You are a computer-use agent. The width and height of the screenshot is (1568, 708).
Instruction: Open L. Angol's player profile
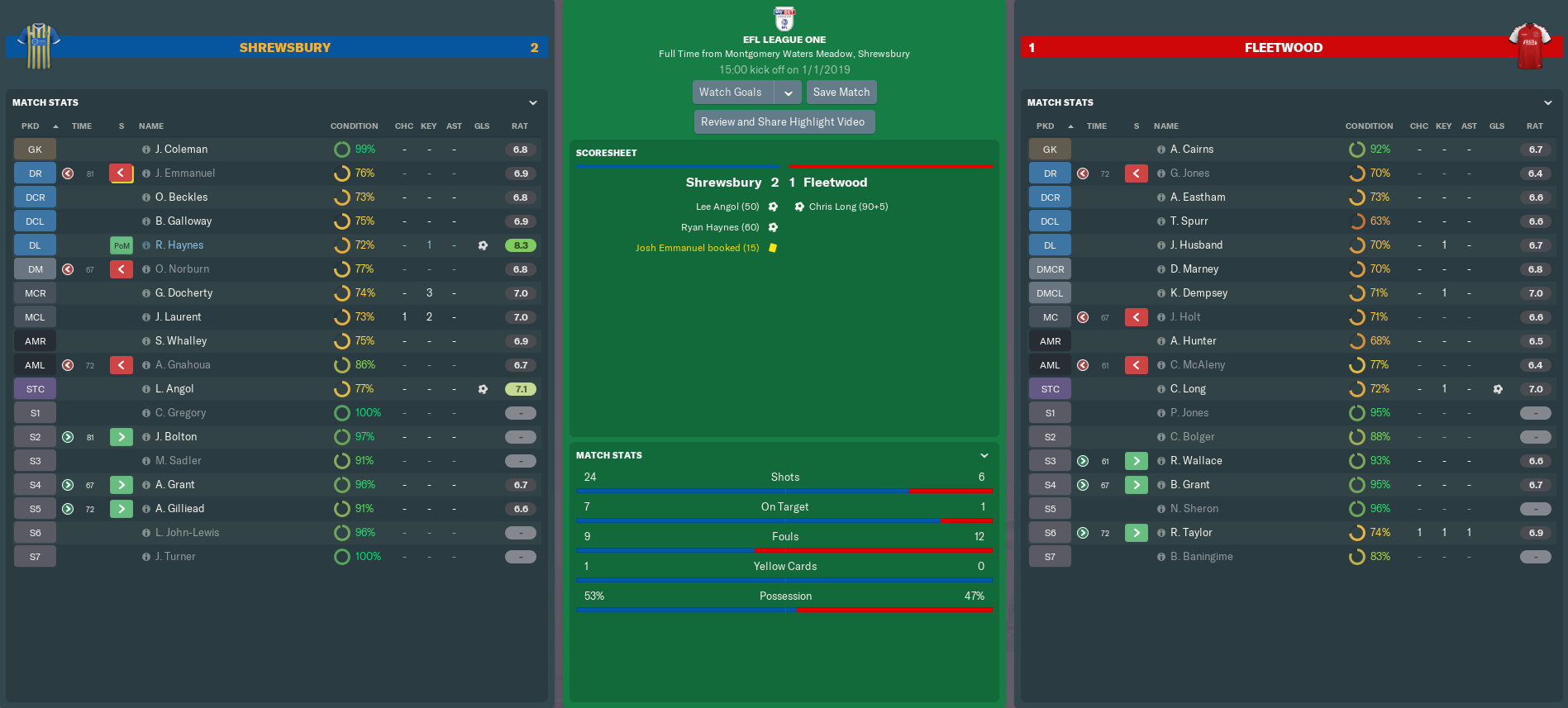tap(174, 389)
